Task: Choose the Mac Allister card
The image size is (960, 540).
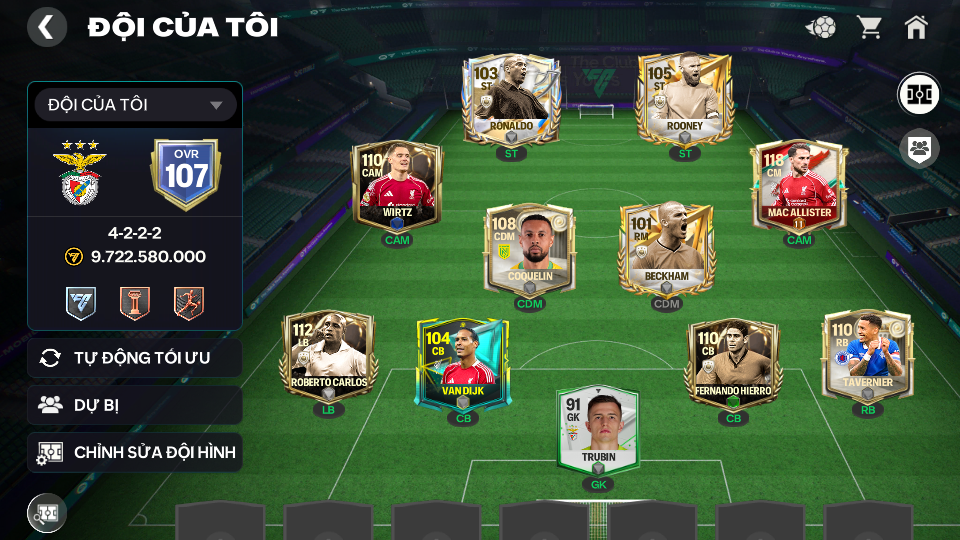Action: point(799,187)
